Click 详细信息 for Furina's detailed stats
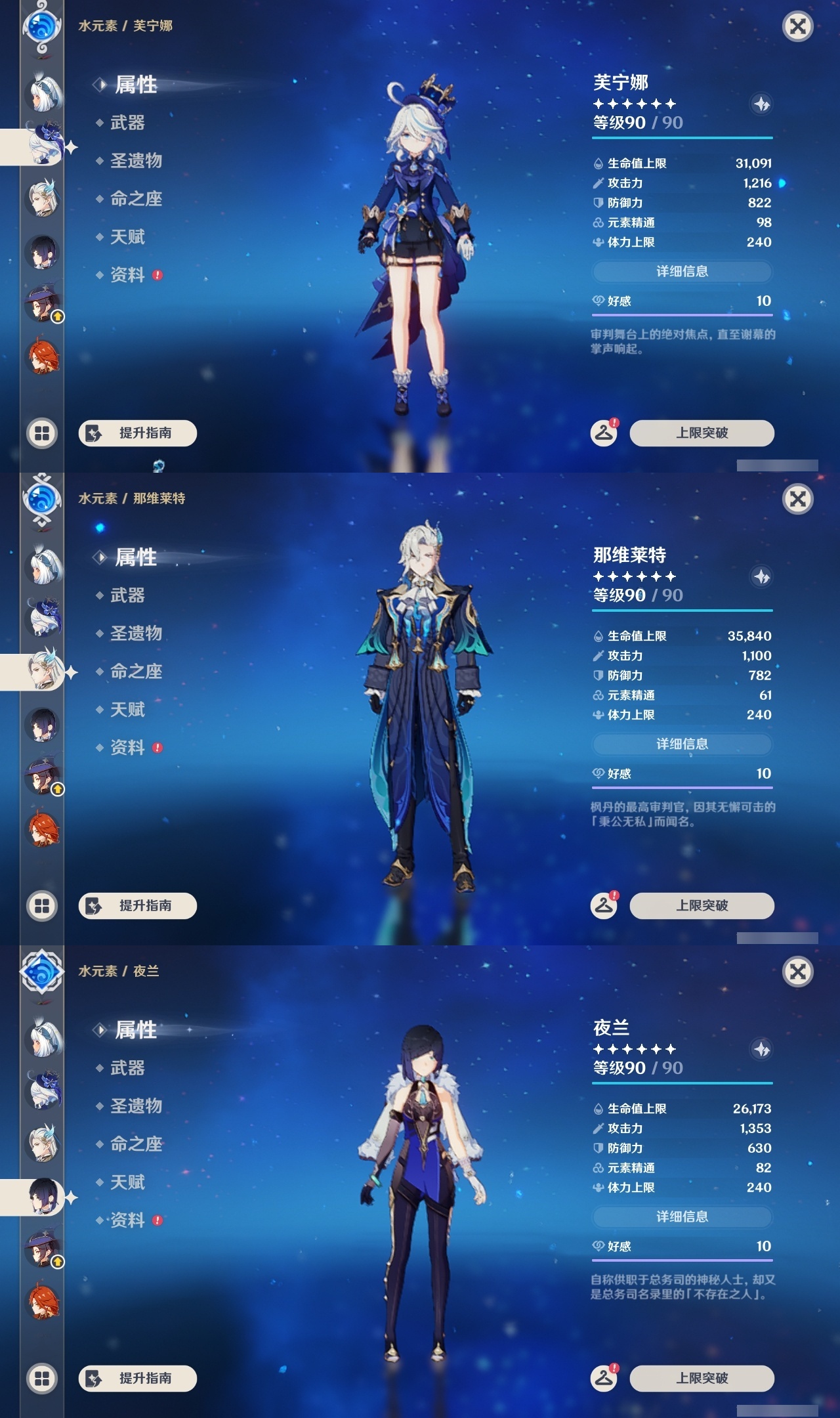The image size is (840, 1418). pyautogui.click(x=682, y=271)
